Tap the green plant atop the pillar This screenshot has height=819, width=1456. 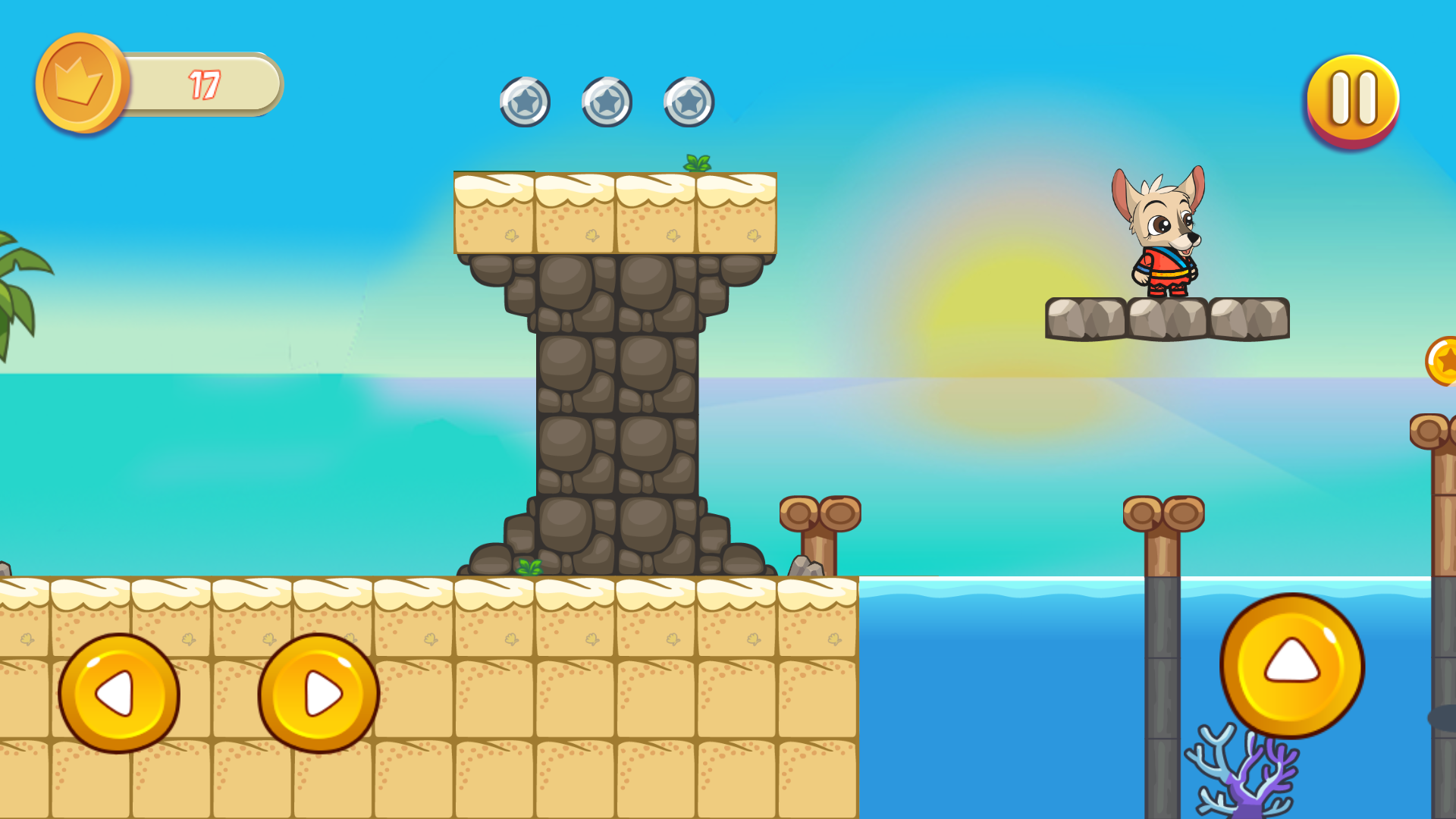(695, 163)
